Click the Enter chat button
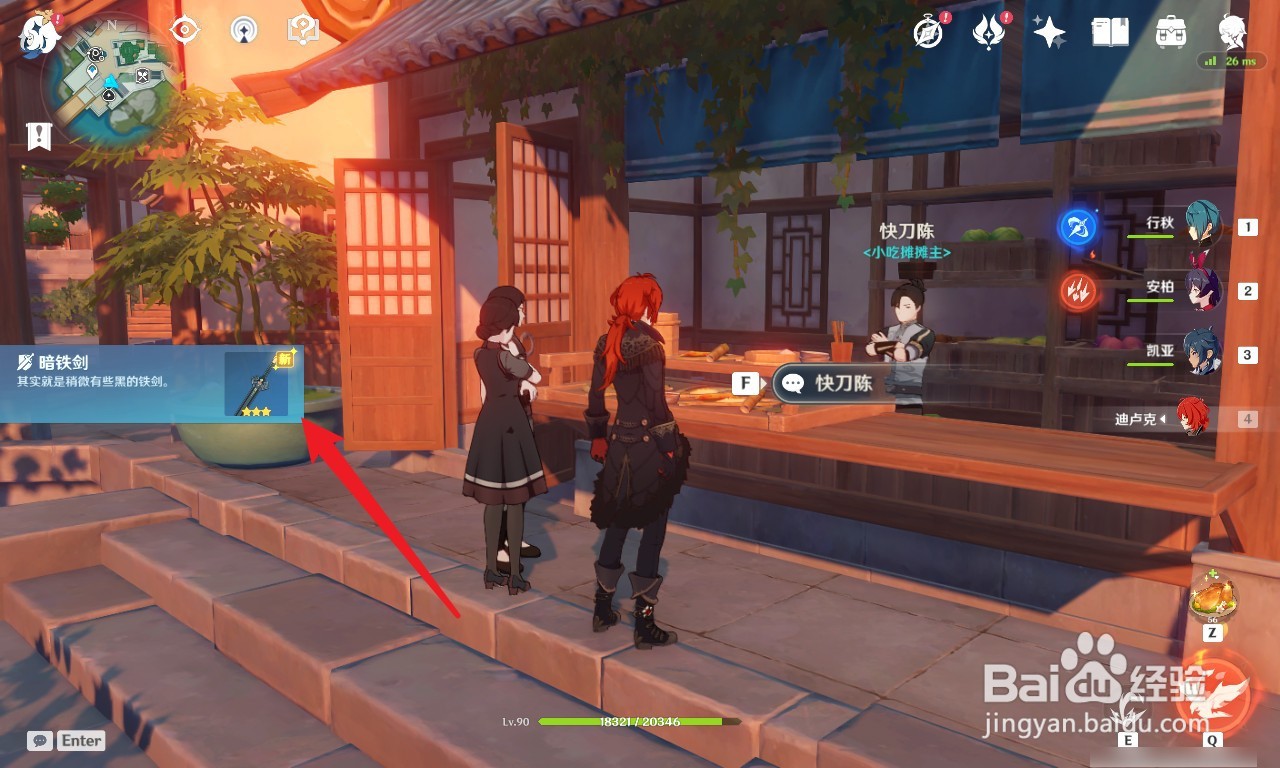 coord(80,740)
